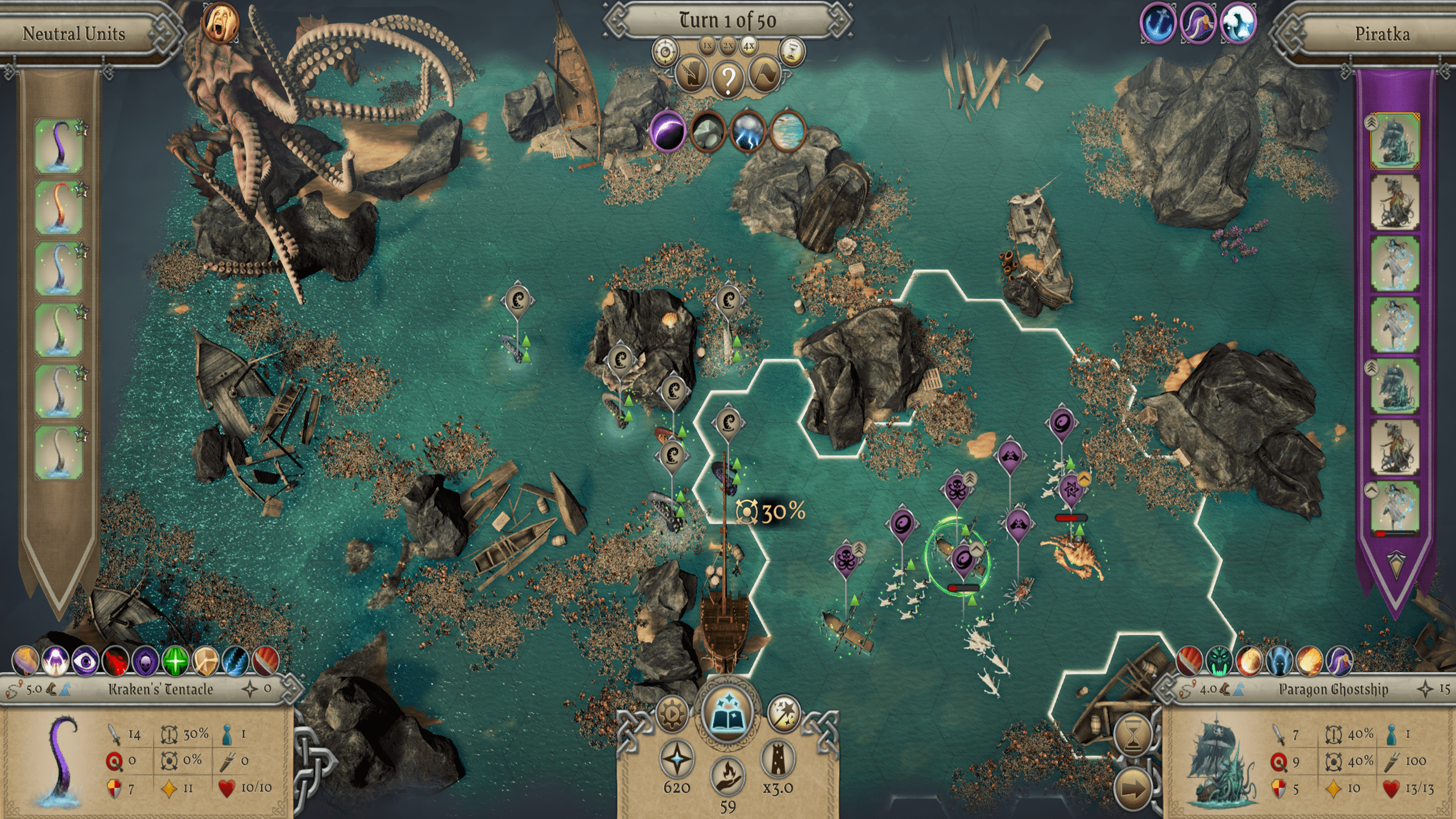
Task: Click the right arrow skip turn button
Action: pos(1133,788)
